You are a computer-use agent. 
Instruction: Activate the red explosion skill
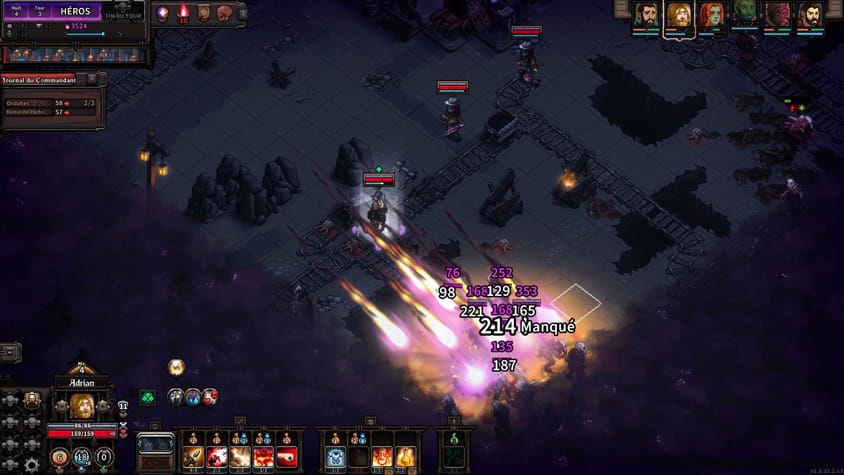[x=263, y=458]
